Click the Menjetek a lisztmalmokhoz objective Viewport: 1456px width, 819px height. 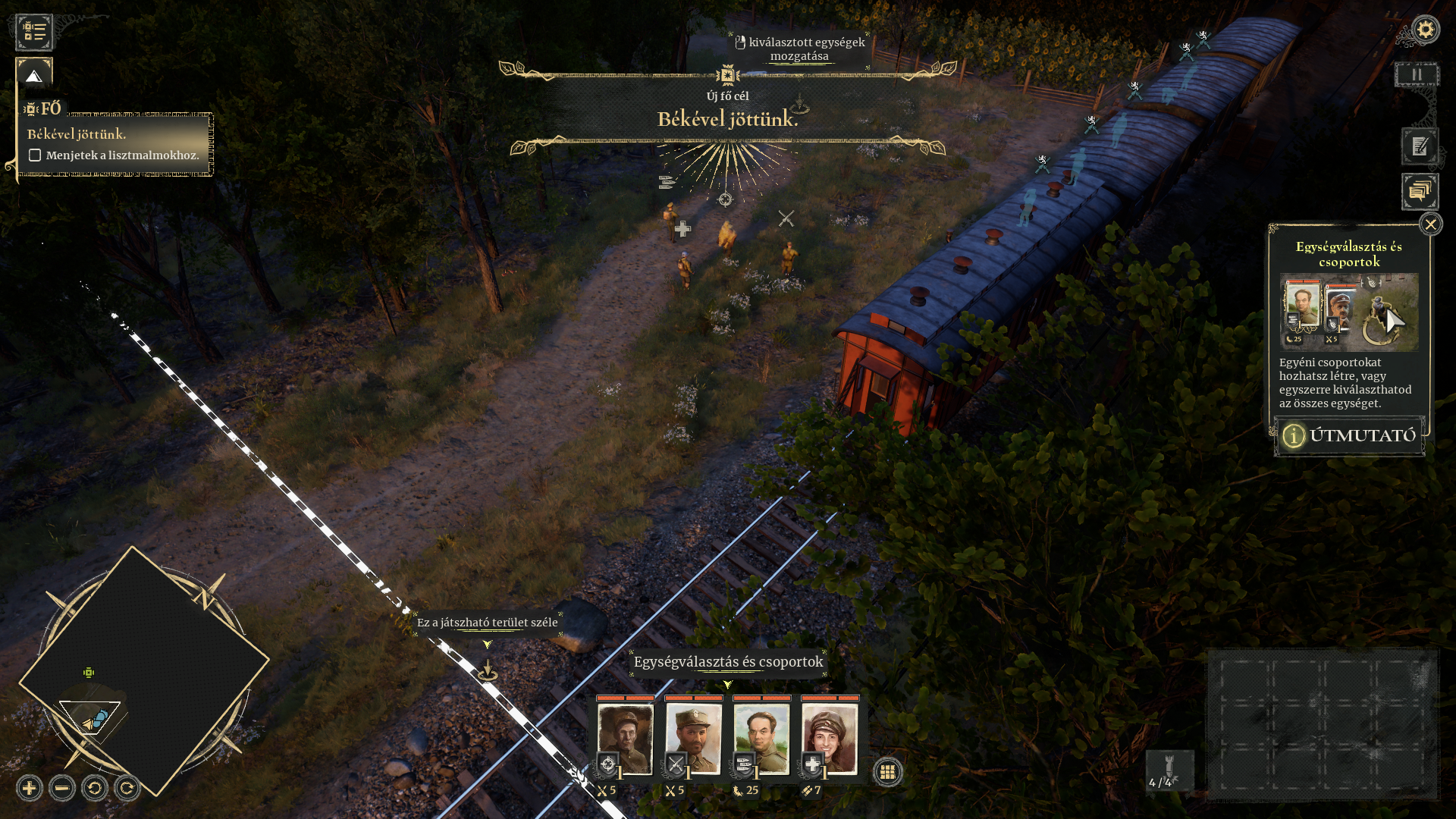click(x=121, y=155)
